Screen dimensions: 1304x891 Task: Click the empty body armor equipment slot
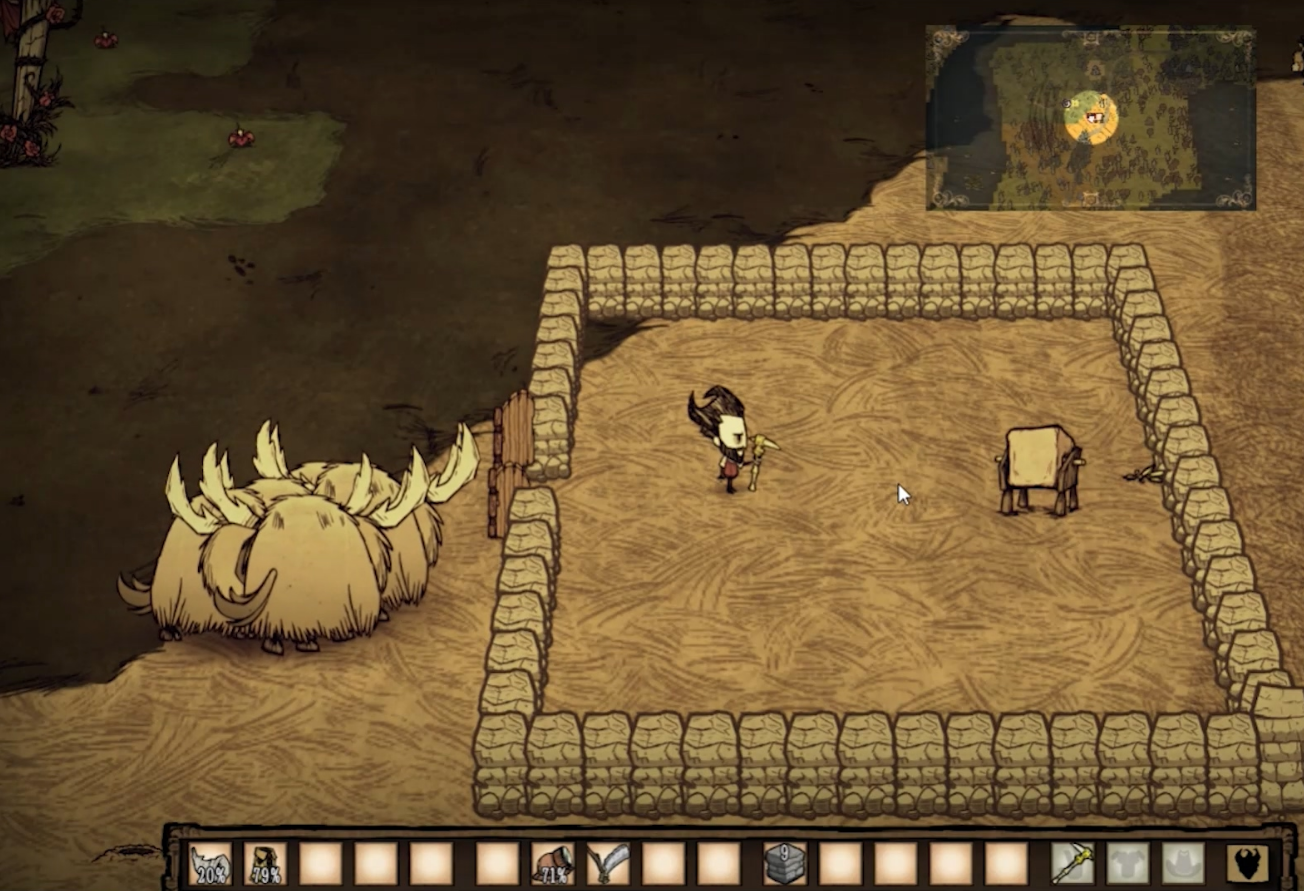1127,864
